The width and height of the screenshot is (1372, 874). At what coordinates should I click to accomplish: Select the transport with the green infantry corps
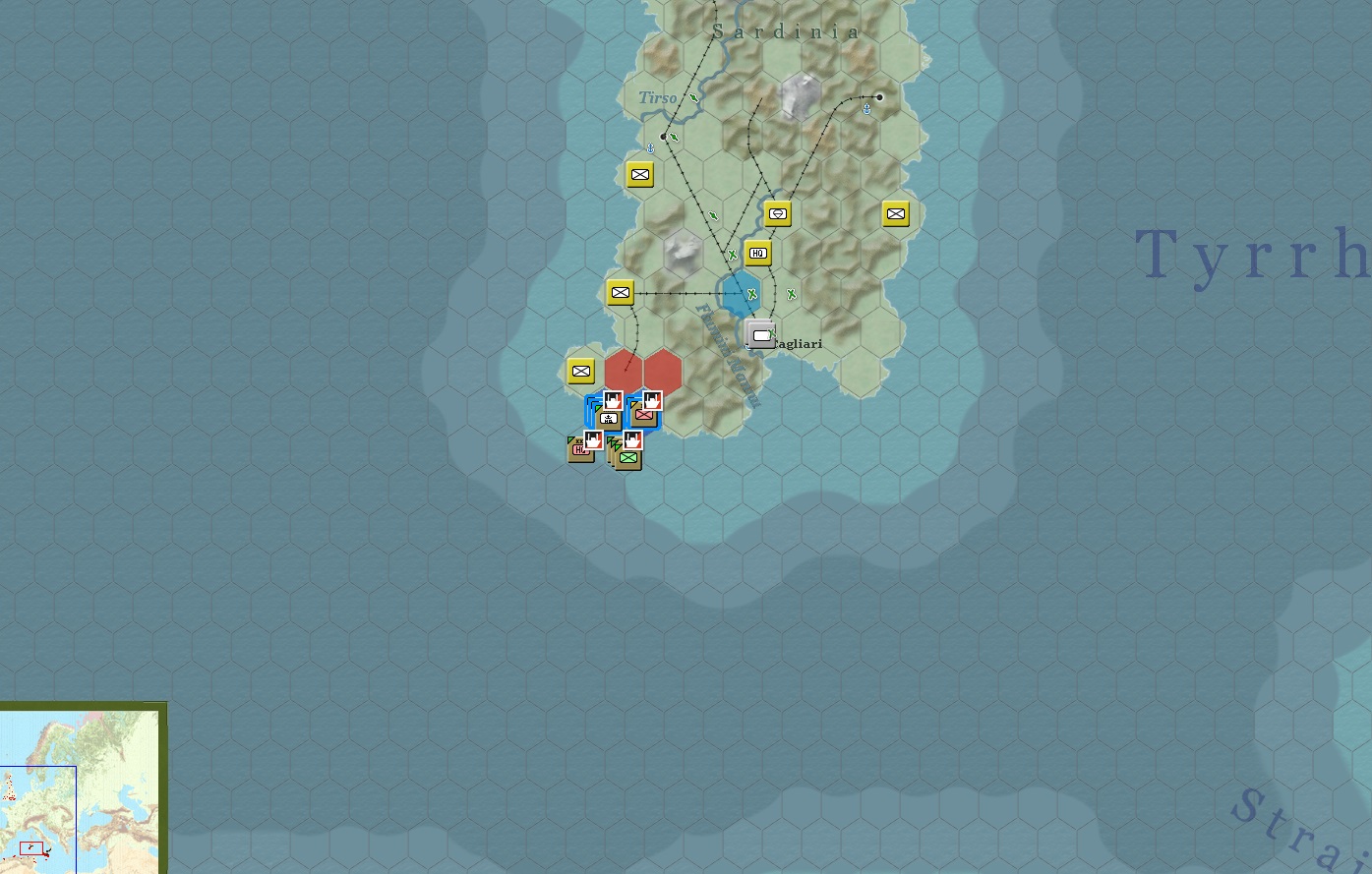(x=627, y=457)
